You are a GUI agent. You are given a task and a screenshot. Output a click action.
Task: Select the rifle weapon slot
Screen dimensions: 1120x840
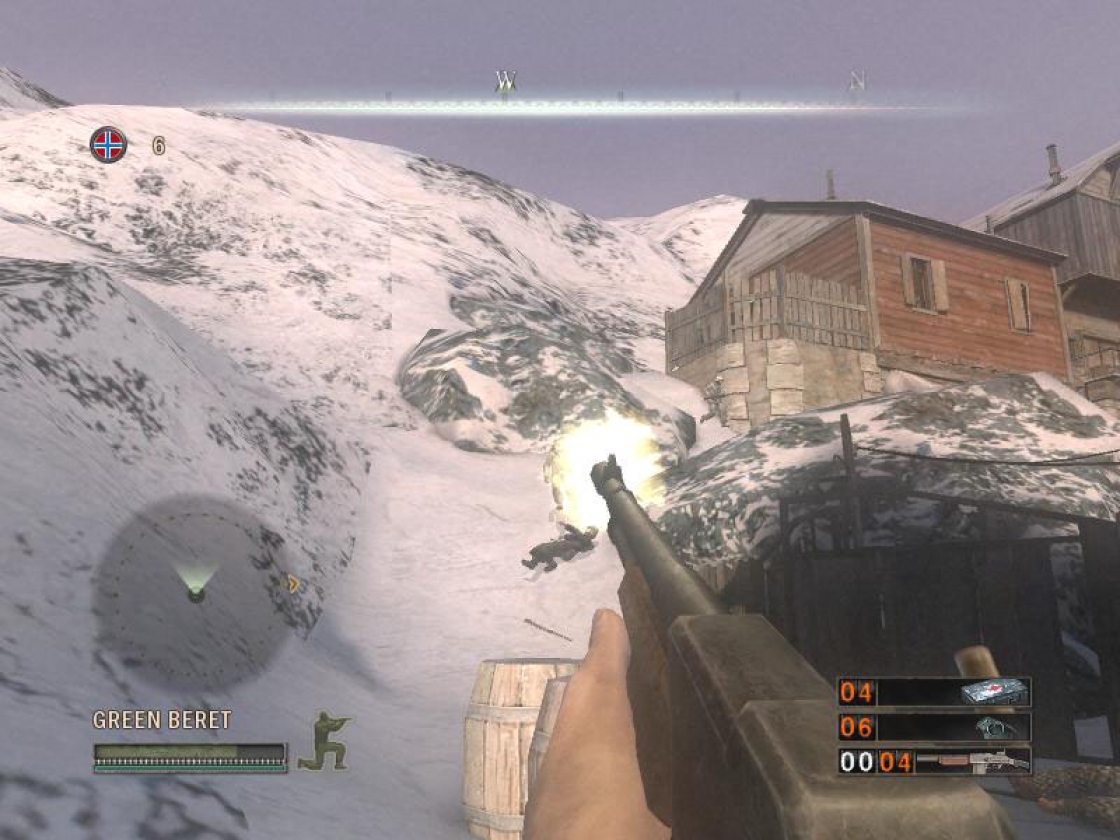click(934, 762)
